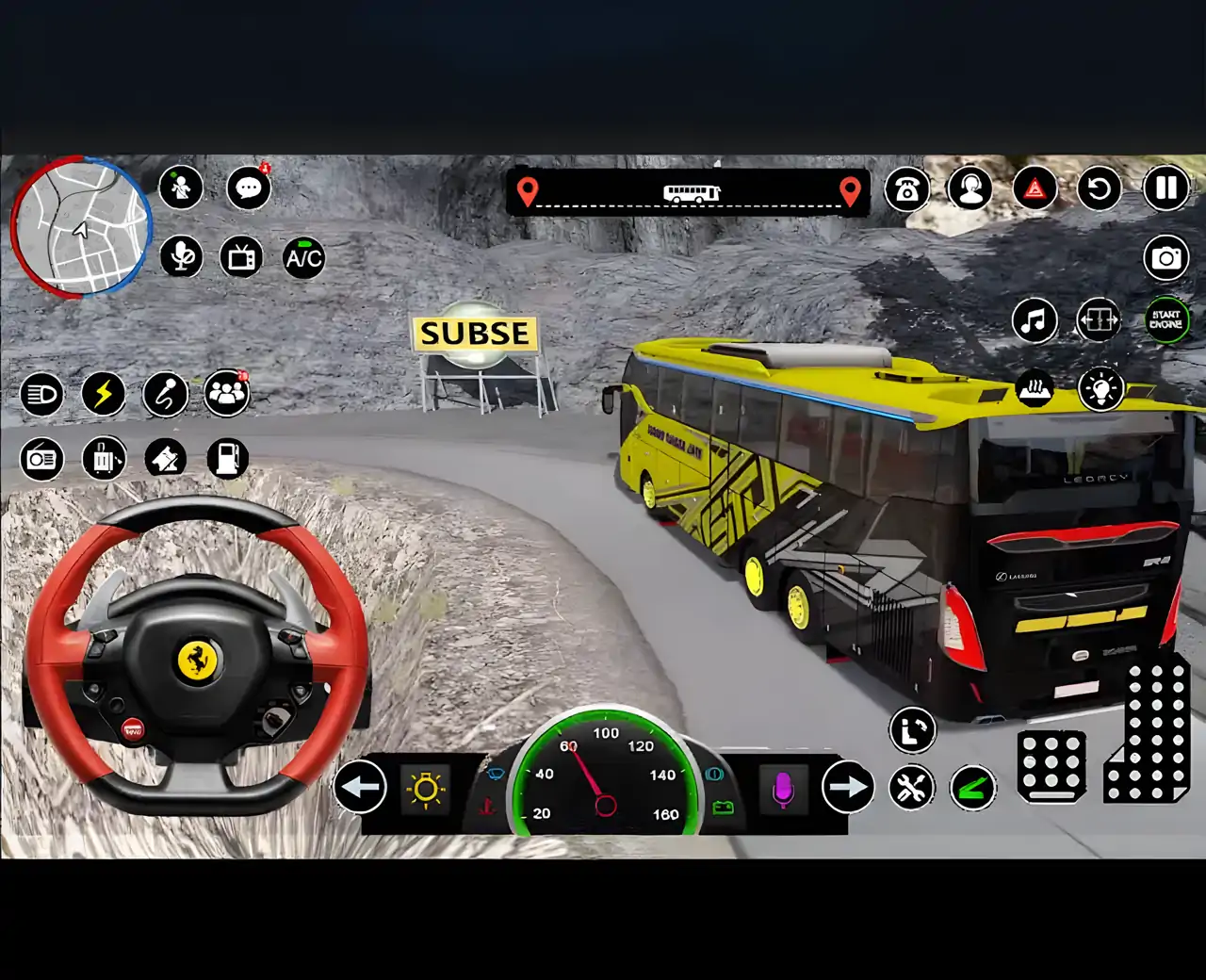Image resolution: width=1206 pixels, height=980 pixels.
Task: Hit the reset vehicle circular arrow
Action: click(1099, 189)
